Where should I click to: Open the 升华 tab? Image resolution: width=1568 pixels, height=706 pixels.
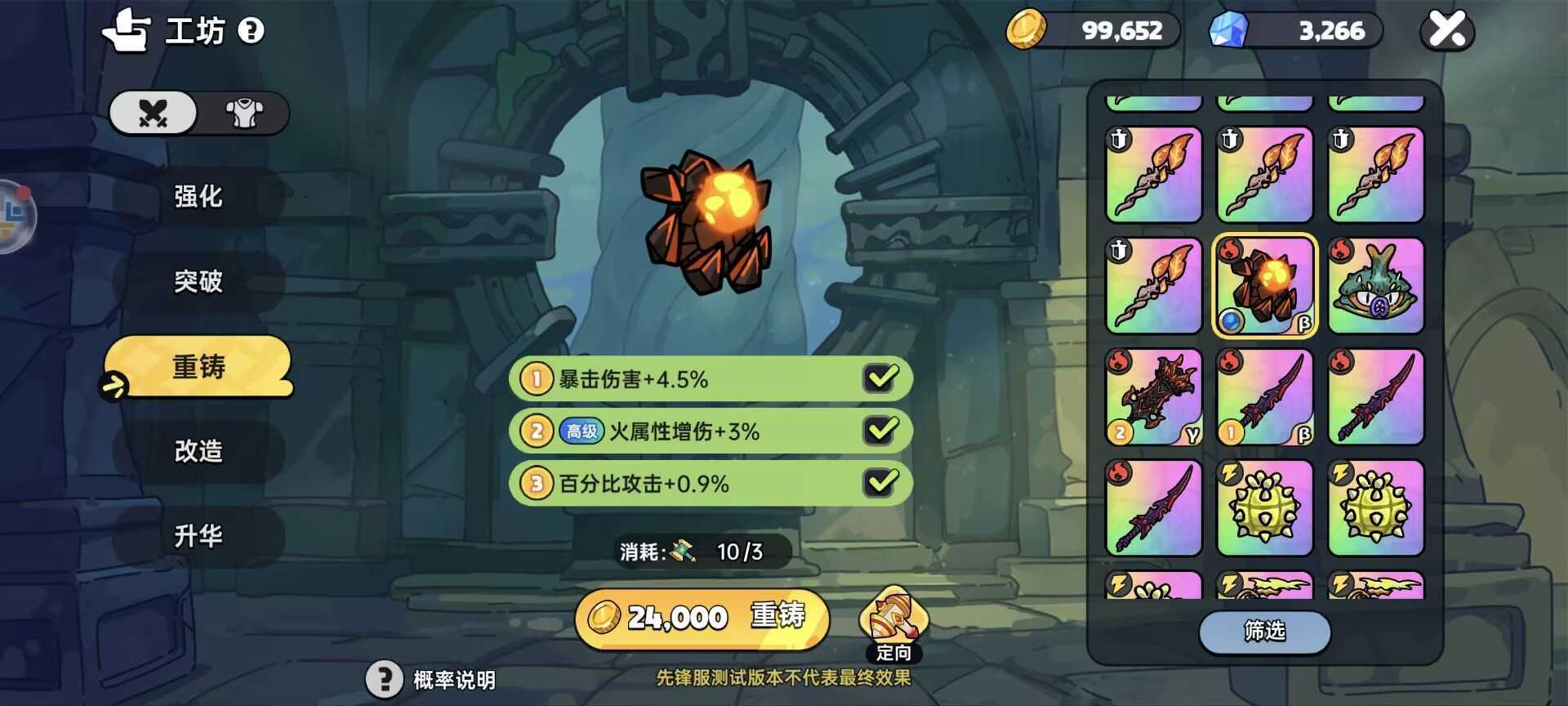[x=198, y=537]
